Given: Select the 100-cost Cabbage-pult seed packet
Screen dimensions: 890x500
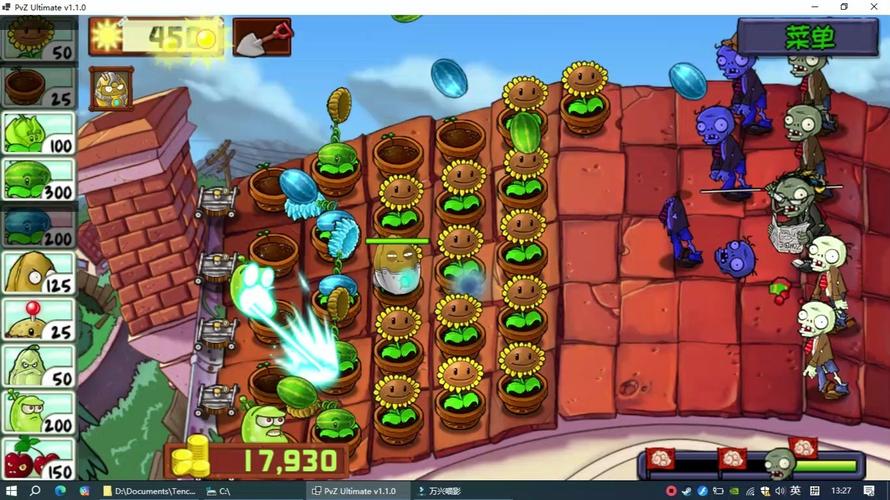Looking at the screenshot, I should [39, 133].
